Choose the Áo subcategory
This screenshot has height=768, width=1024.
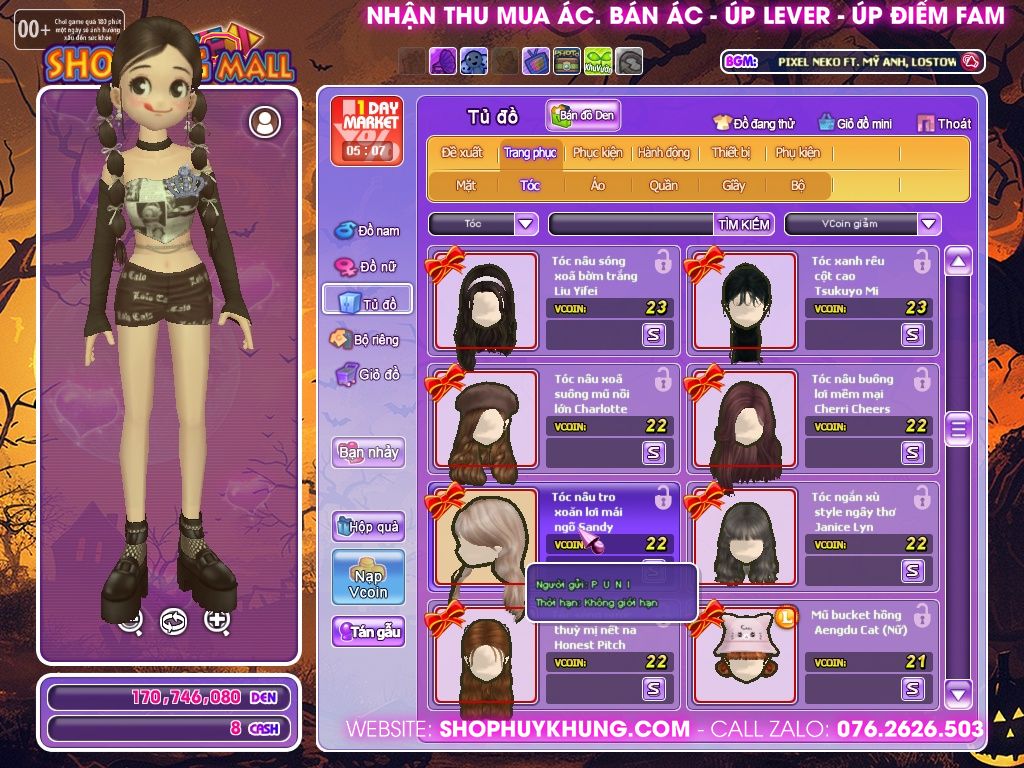pos(598,185)
